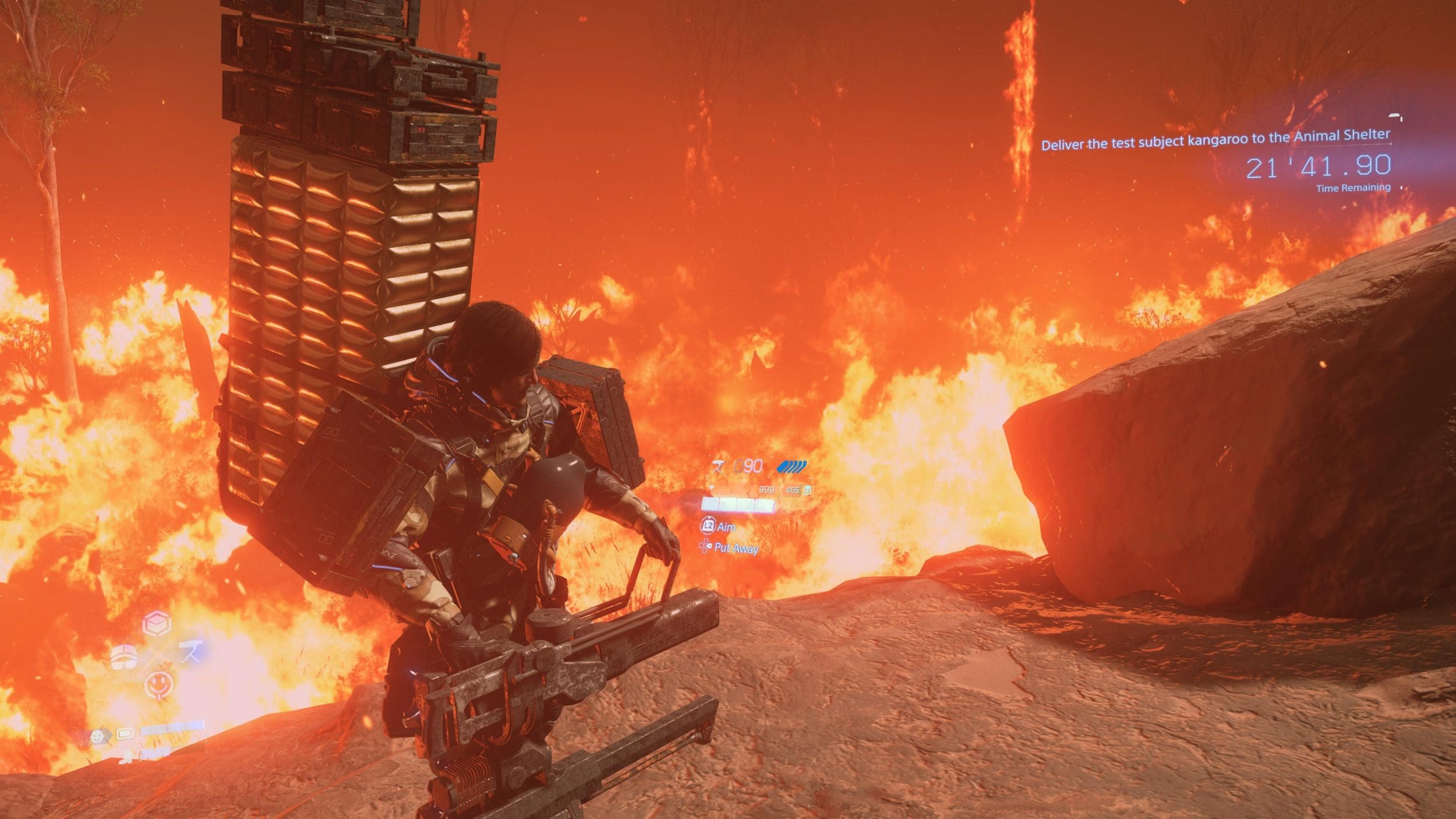Click the kangaroo delivery objective text

coord(1215,140)
